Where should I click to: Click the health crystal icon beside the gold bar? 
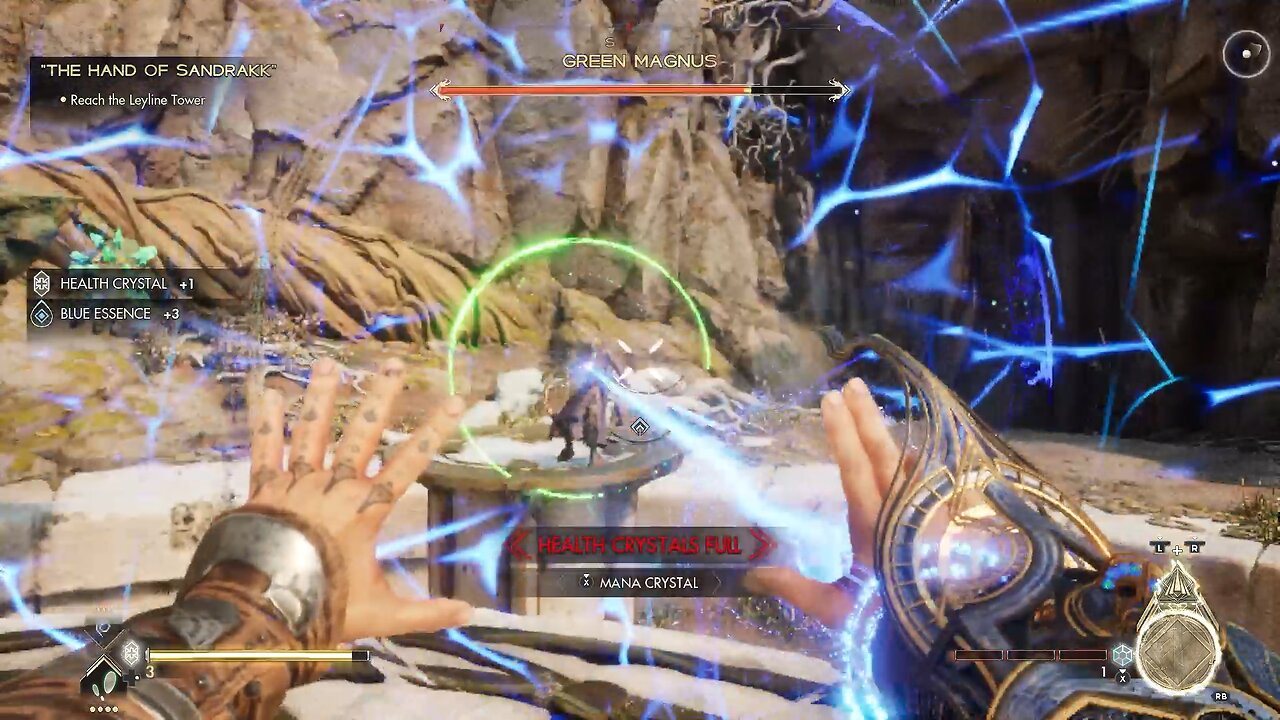click(x=131, y=652)
